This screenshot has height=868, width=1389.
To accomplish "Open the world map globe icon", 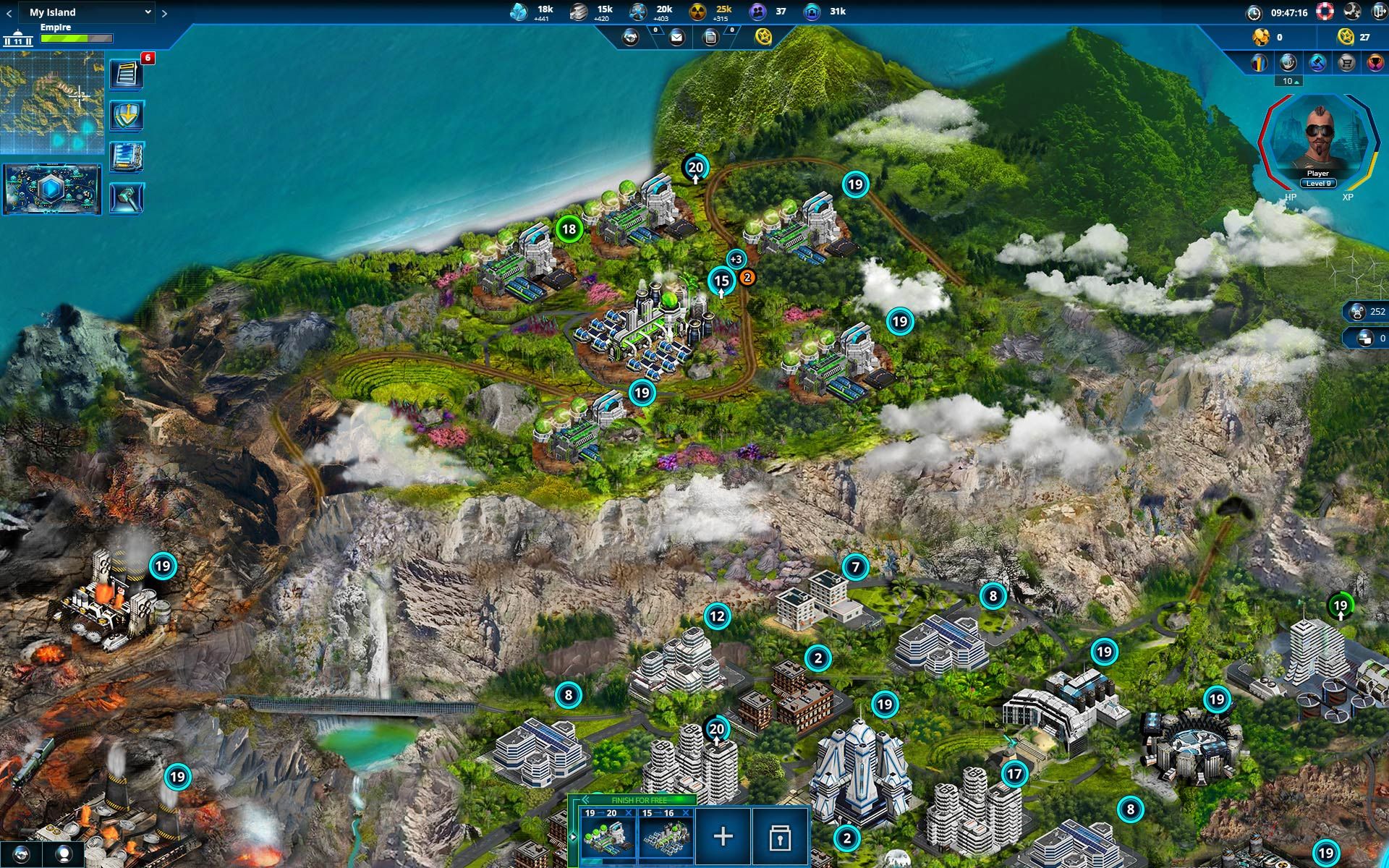I will (1288, 62).
